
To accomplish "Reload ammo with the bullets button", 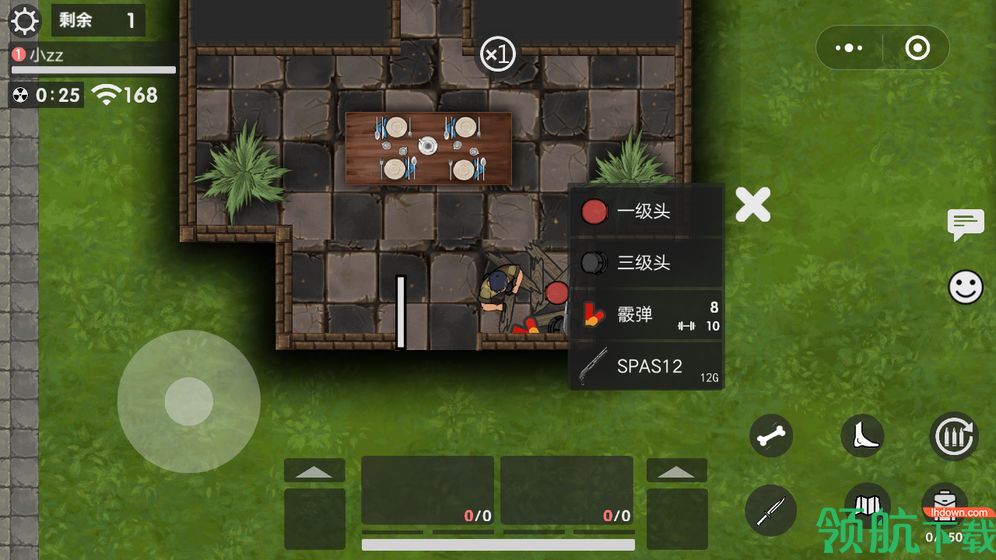I will click(953, 436).
